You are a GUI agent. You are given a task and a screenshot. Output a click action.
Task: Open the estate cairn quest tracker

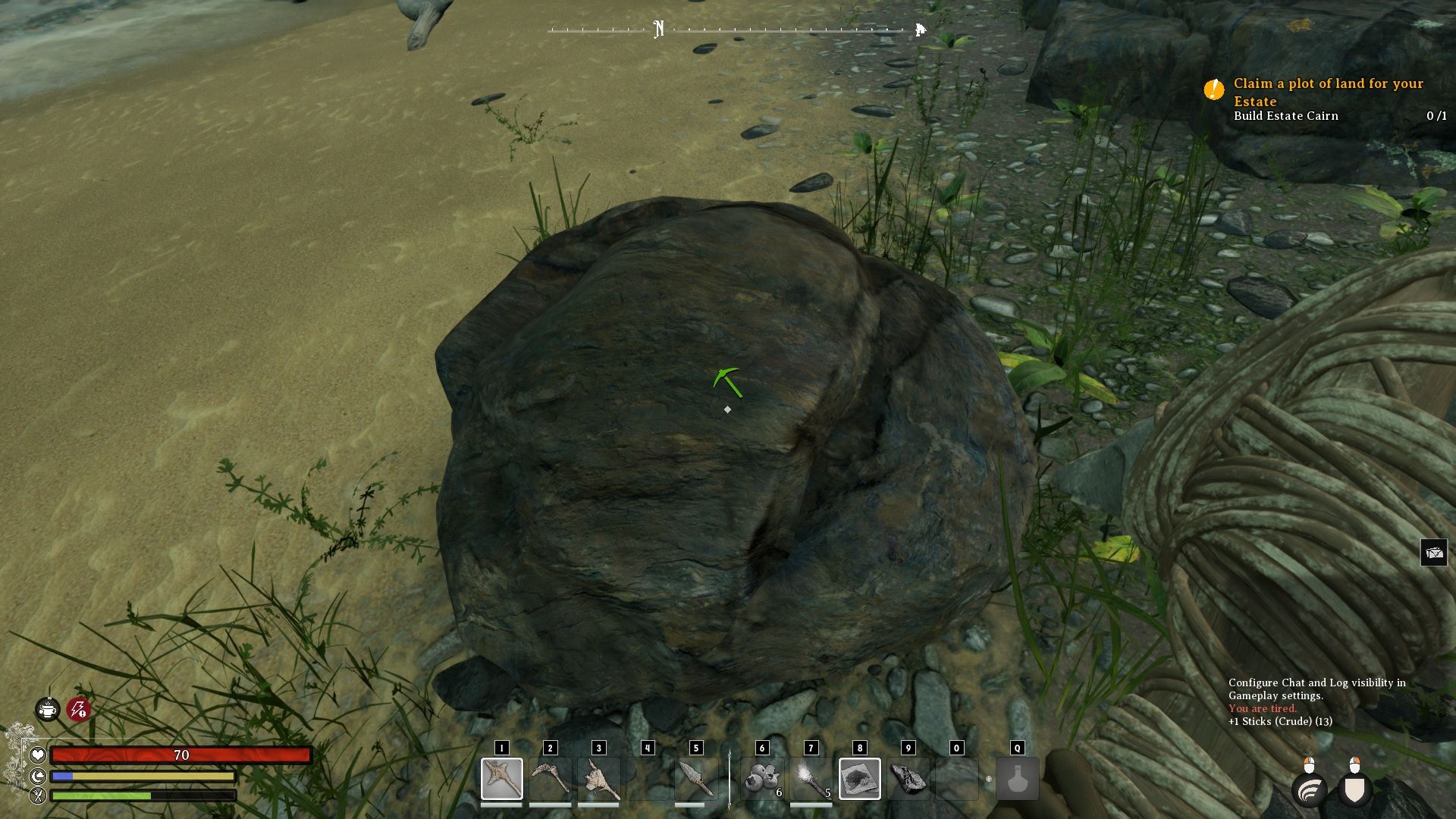click(x=1327, y=99)
